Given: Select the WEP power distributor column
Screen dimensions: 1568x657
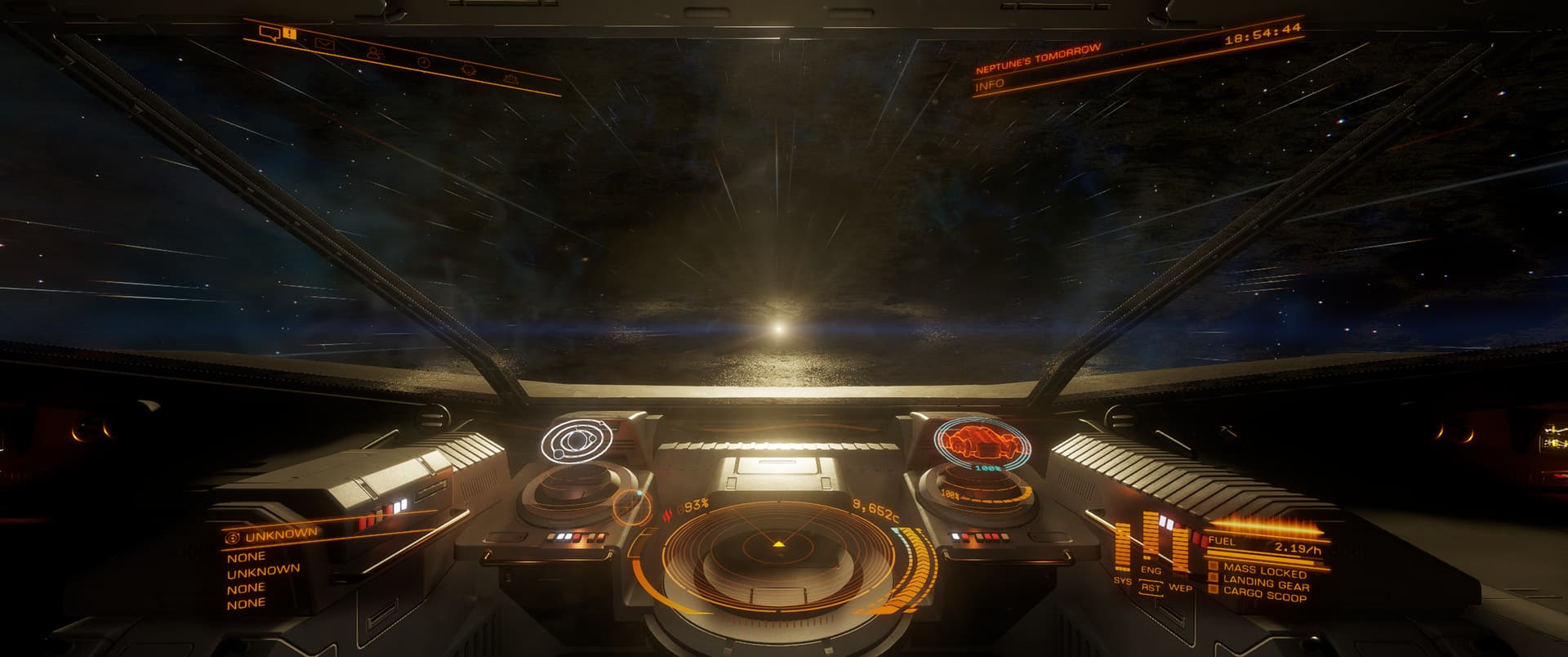Looking at the screenshot, I should click(x=1179, y=547).
